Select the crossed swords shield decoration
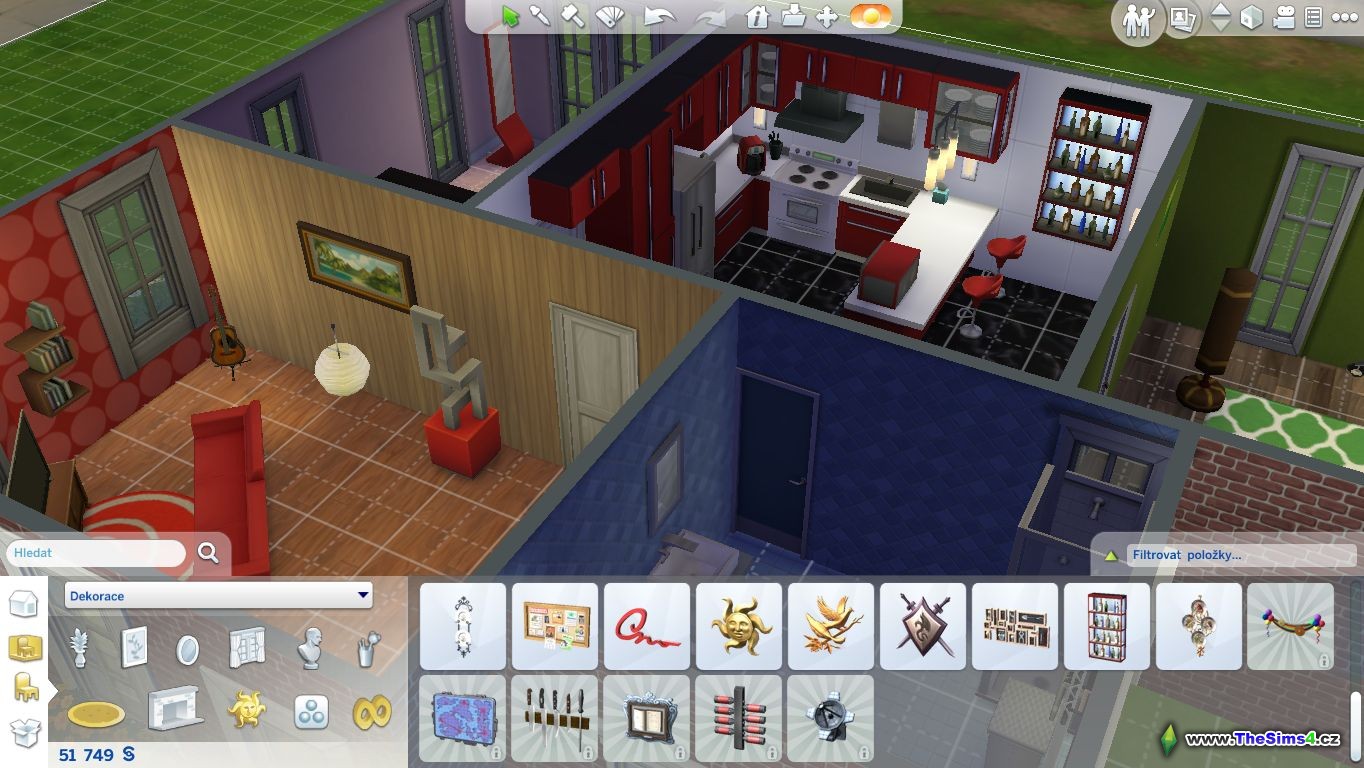1364x768 pixels. pos(923,626)
